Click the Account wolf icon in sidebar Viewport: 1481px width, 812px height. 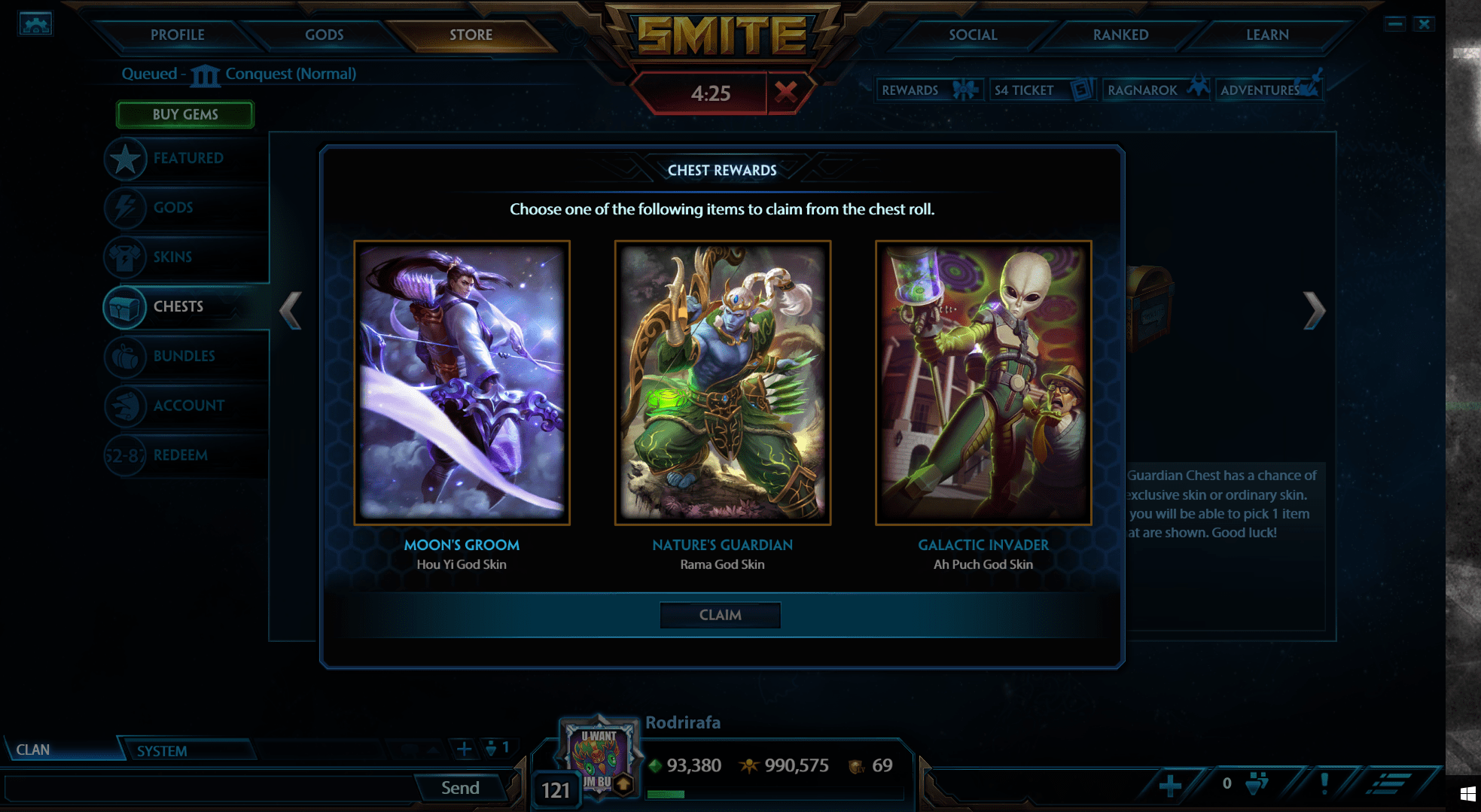pyautogui.click(x=126, y=406)
